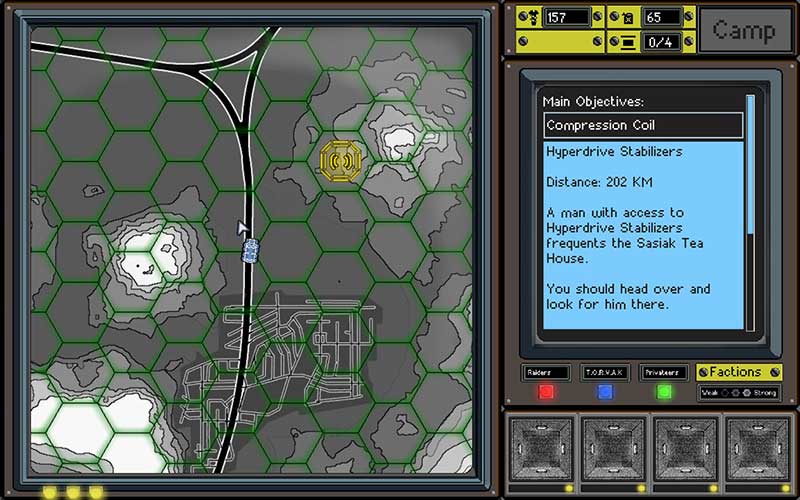This screenshot has width=800, height=500.
Task: Toggle the green Privateers faction light
Action: tap(664, 392)
